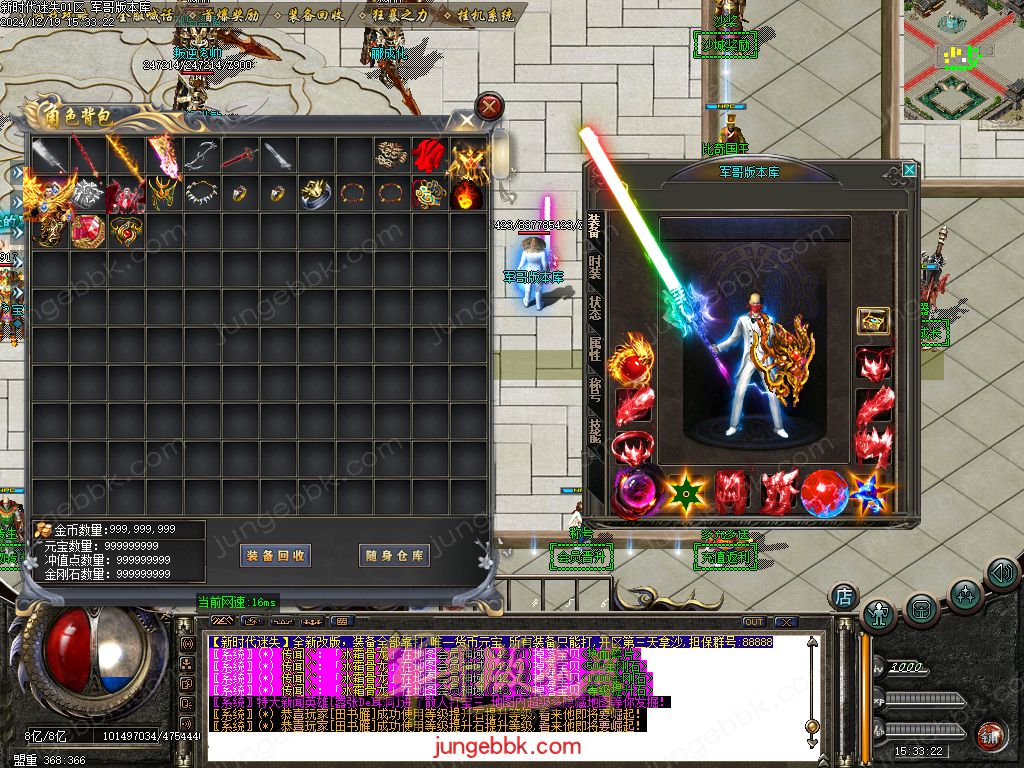Select the silver greatsword in the first backpack slot

pyautogui.click(x=48, y=154)
